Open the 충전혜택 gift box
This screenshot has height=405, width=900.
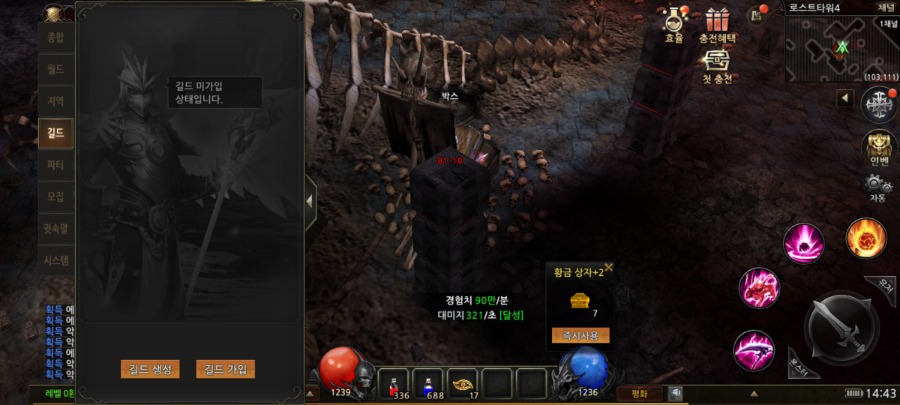tap(716, 21)
